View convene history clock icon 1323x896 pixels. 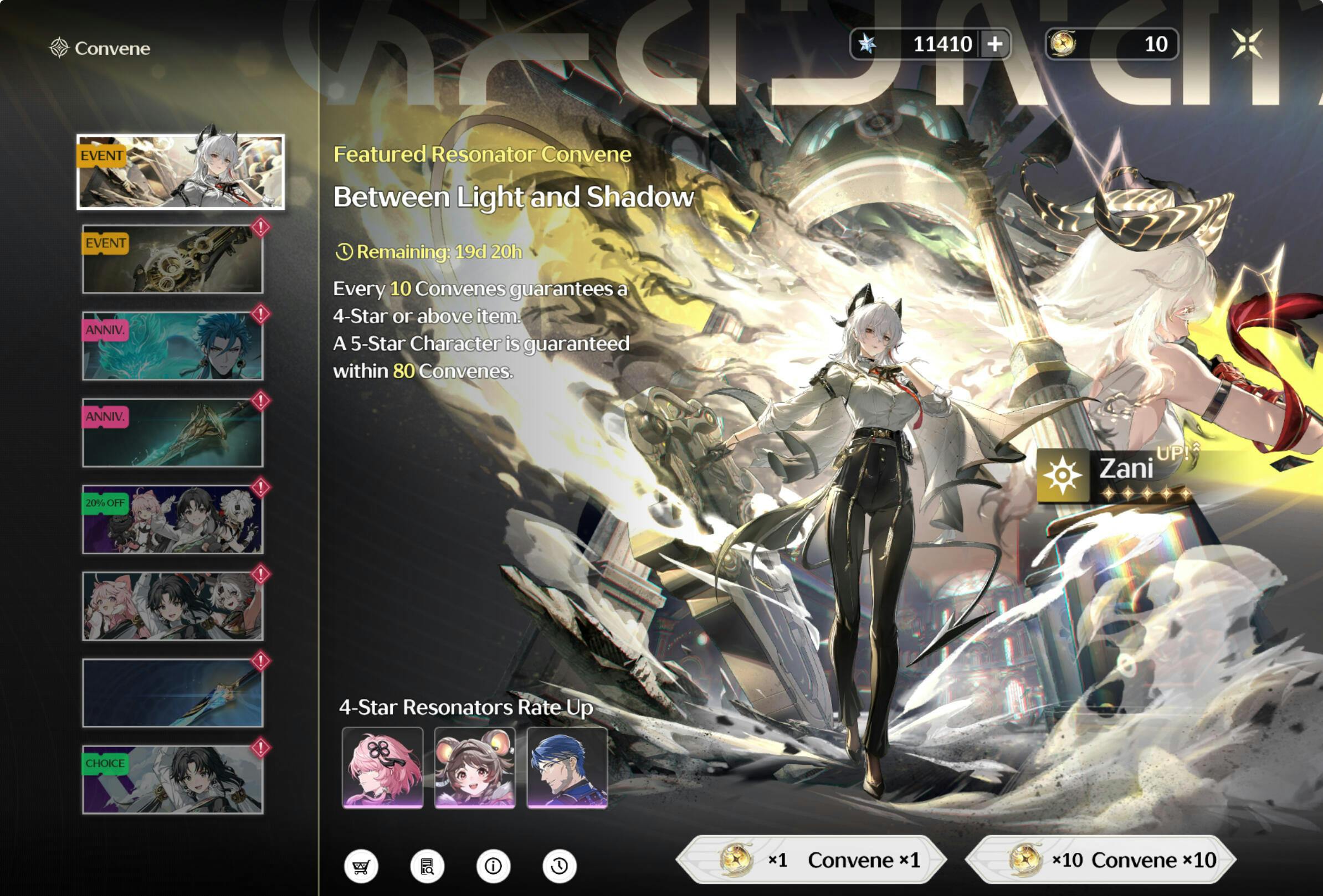click(559, 867)
